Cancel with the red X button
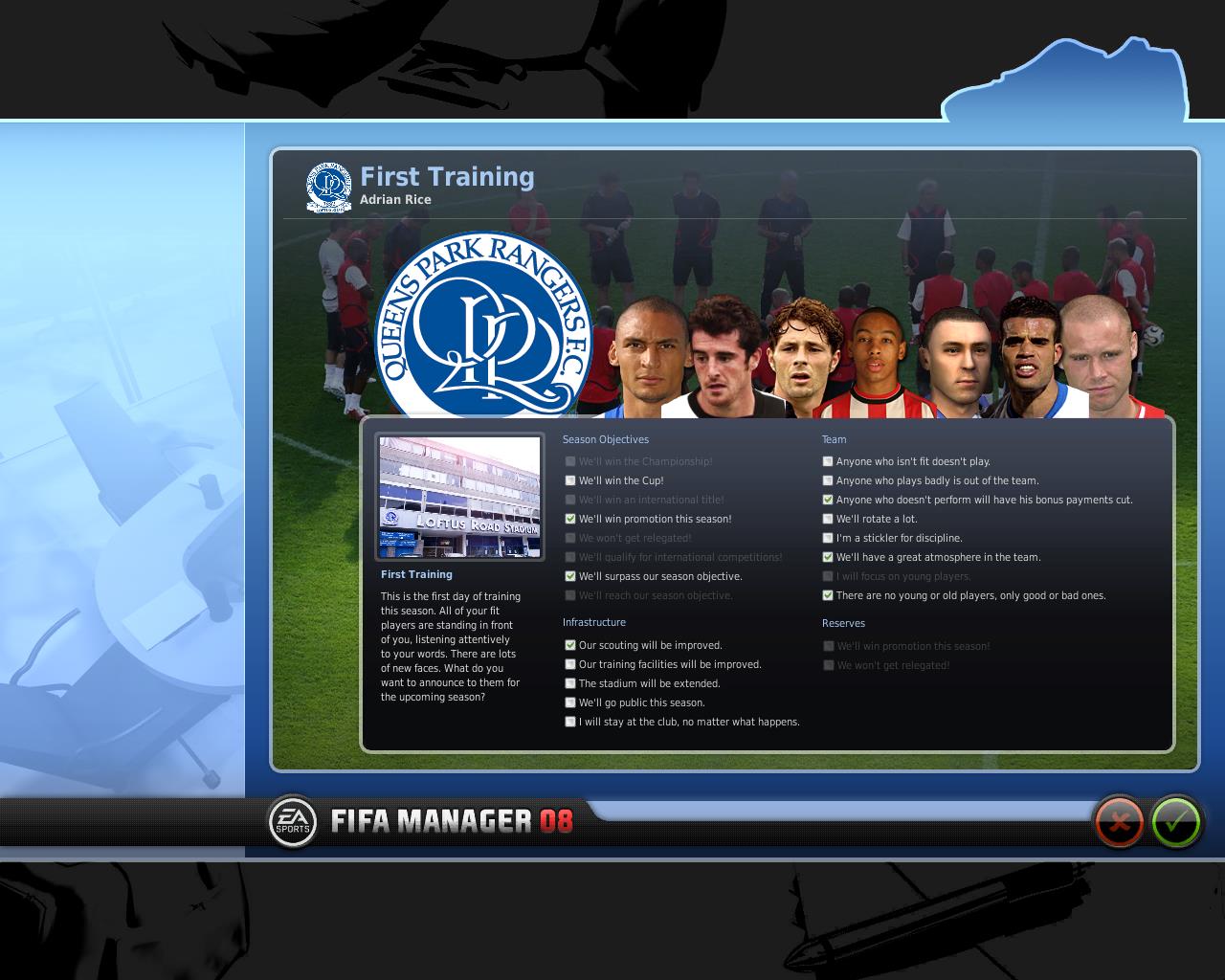Viewport: 1225px width, 980px height. (1119, 821)
